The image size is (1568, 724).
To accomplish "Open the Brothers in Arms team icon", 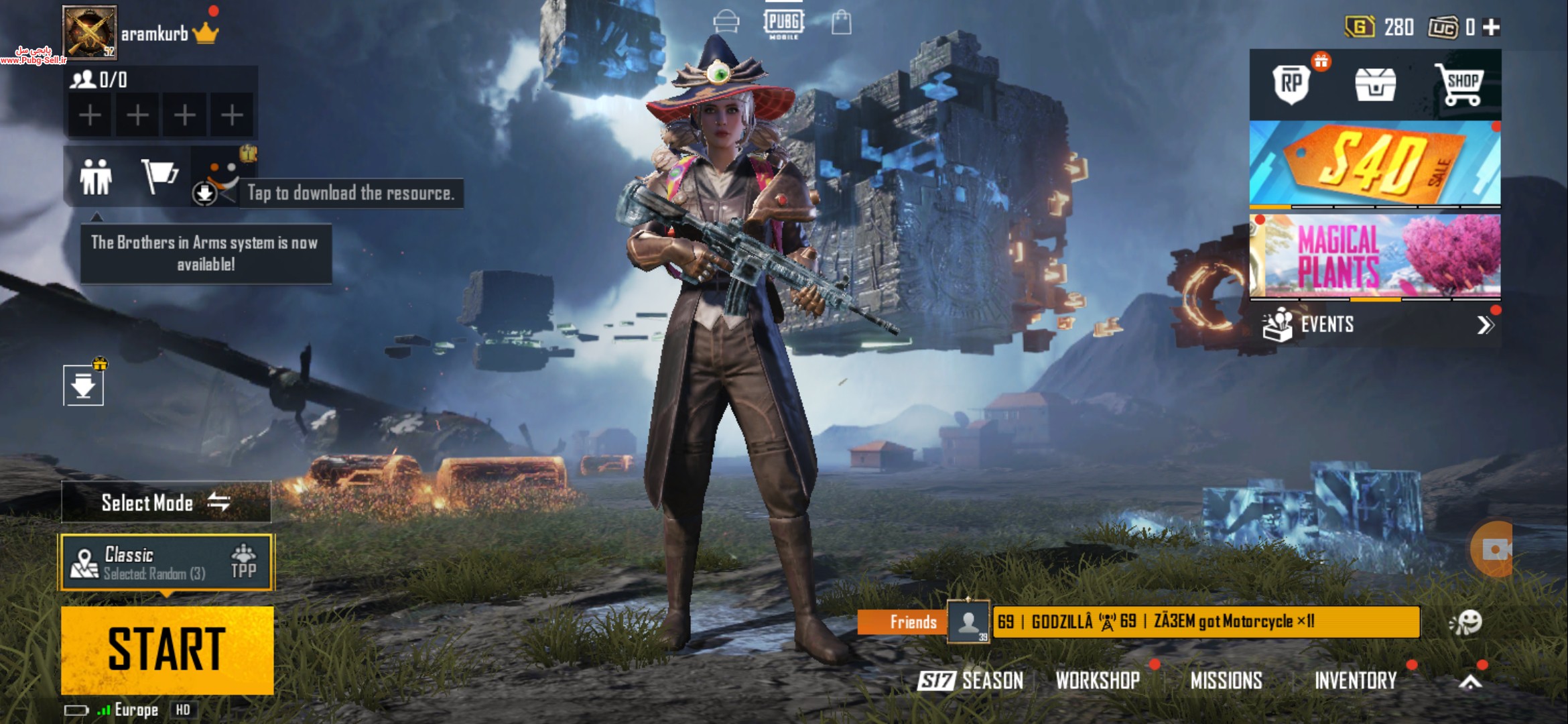I will [96, 177].
